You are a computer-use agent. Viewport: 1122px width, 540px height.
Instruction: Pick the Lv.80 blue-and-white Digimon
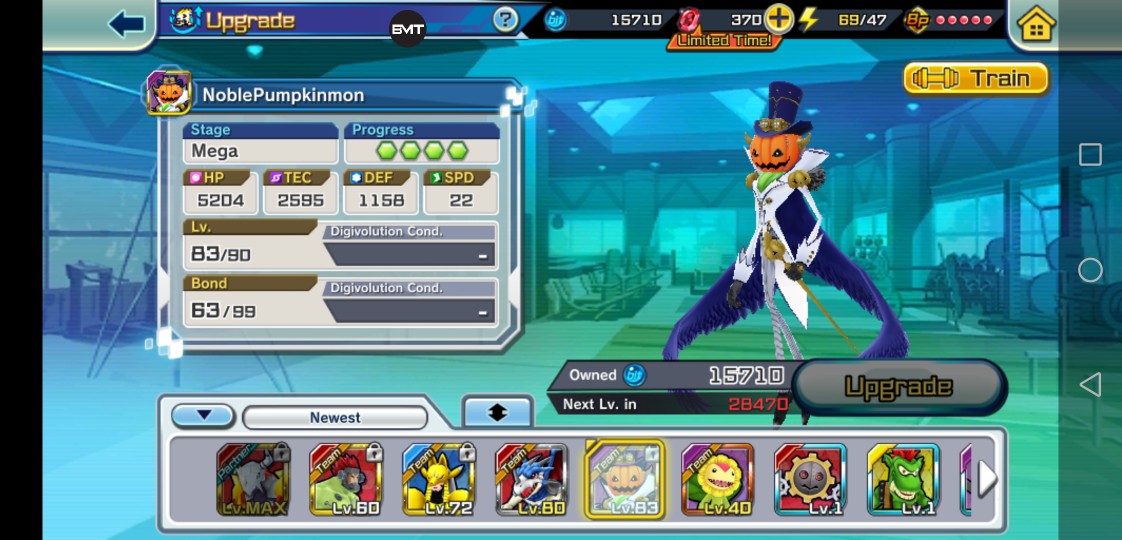click(x=531, y=480)
